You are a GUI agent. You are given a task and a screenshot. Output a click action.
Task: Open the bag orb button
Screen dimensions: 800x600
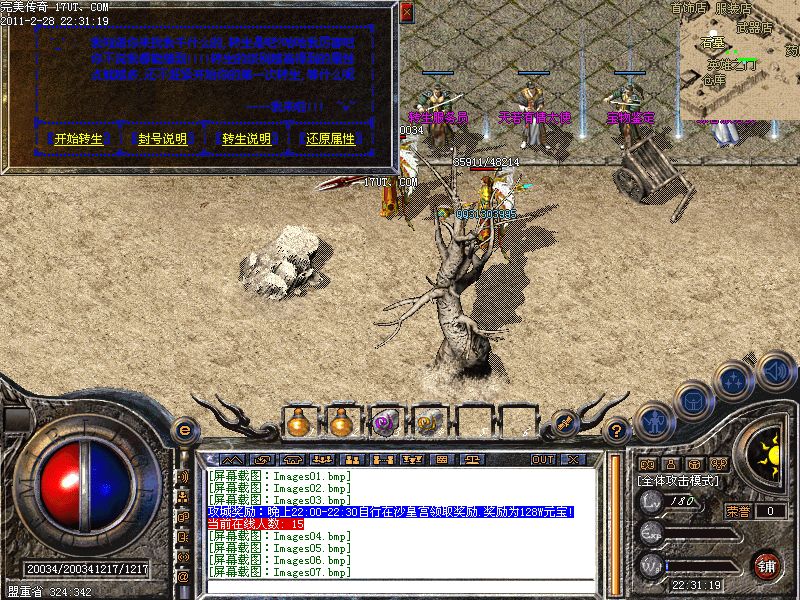(693, 400)
